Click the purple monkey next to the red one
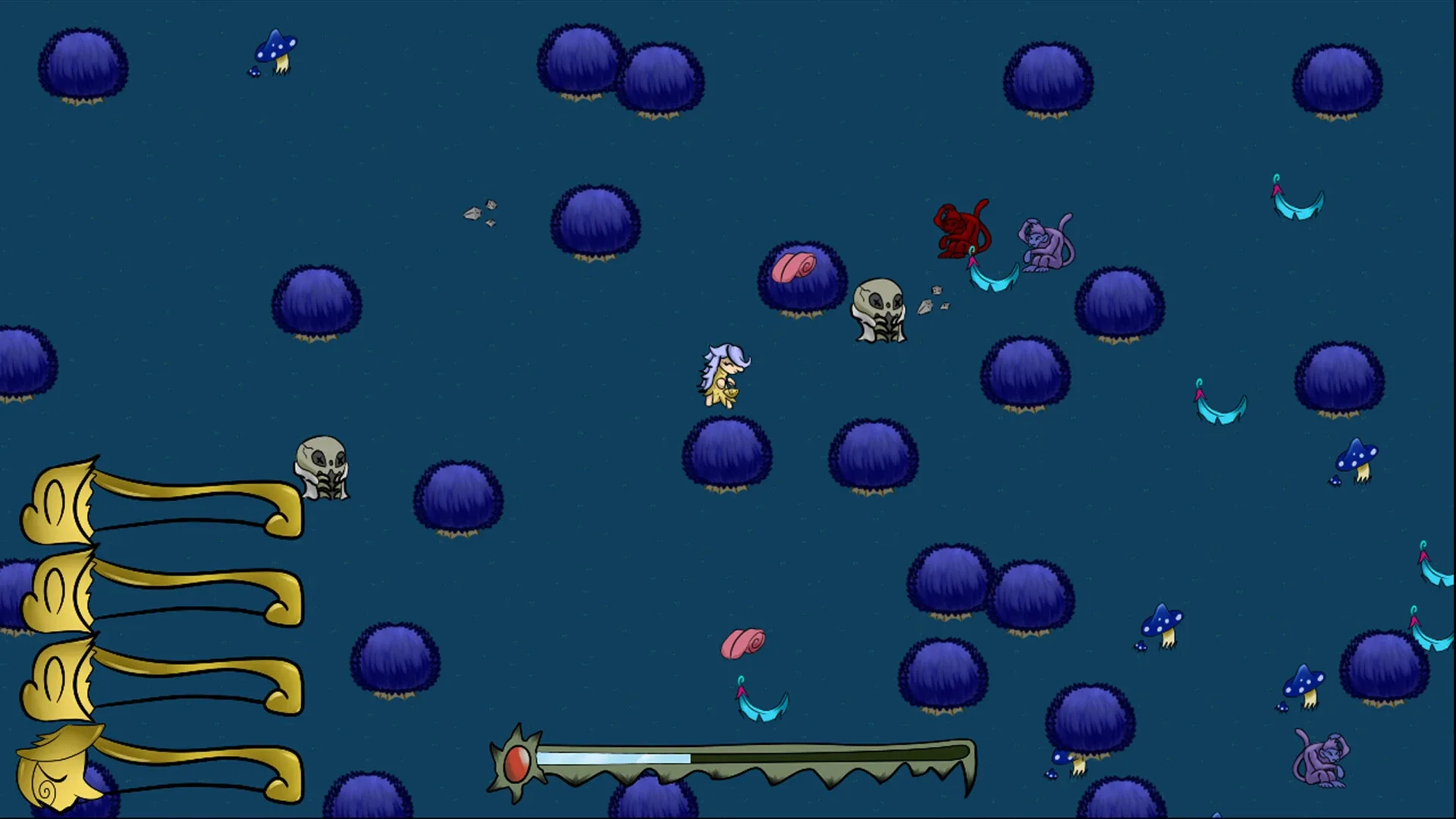The image size is (1456, 819). click(x=1043, y=243)
